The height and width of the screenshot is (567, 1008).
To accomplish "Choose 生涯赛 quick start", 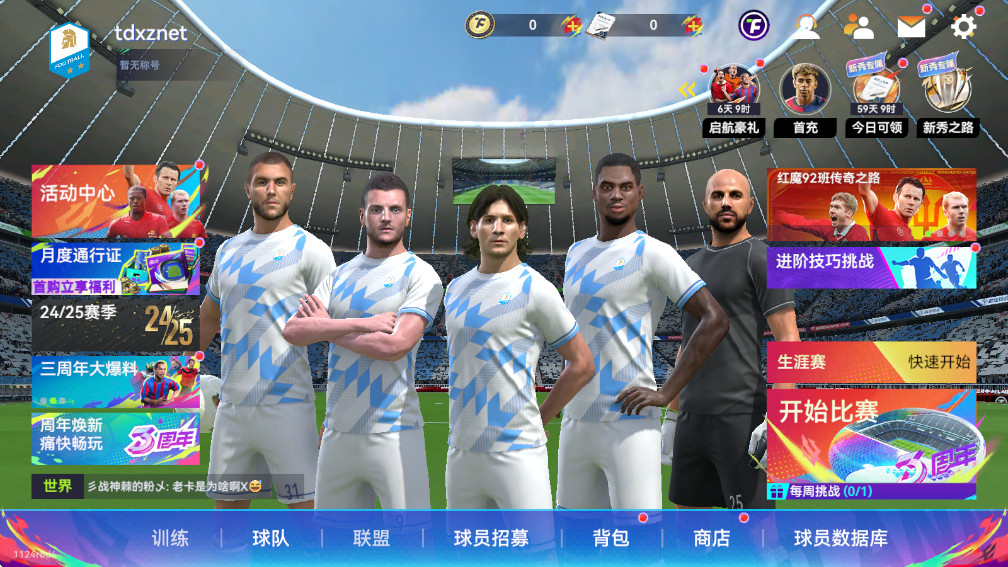I will click(x=870, y=361).
